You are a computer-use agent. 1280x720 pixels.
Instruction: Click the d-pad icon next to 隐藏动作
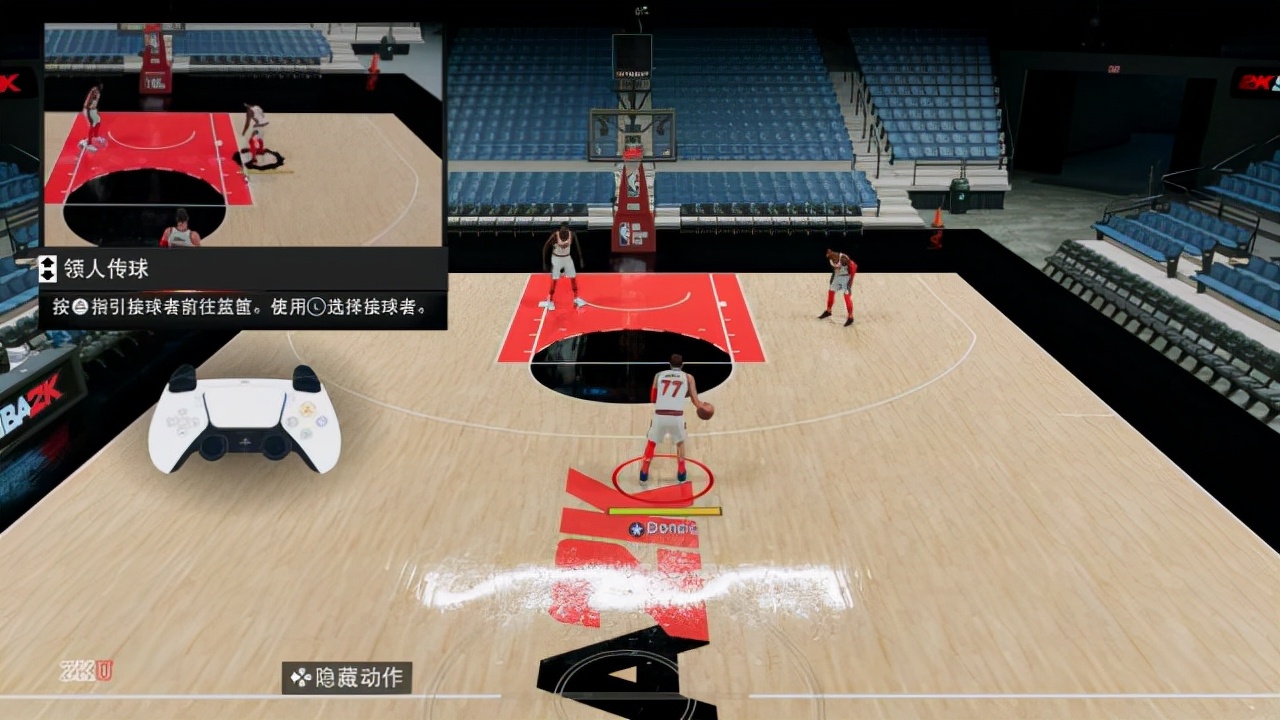pyautogui.click(x=300, y=677)
